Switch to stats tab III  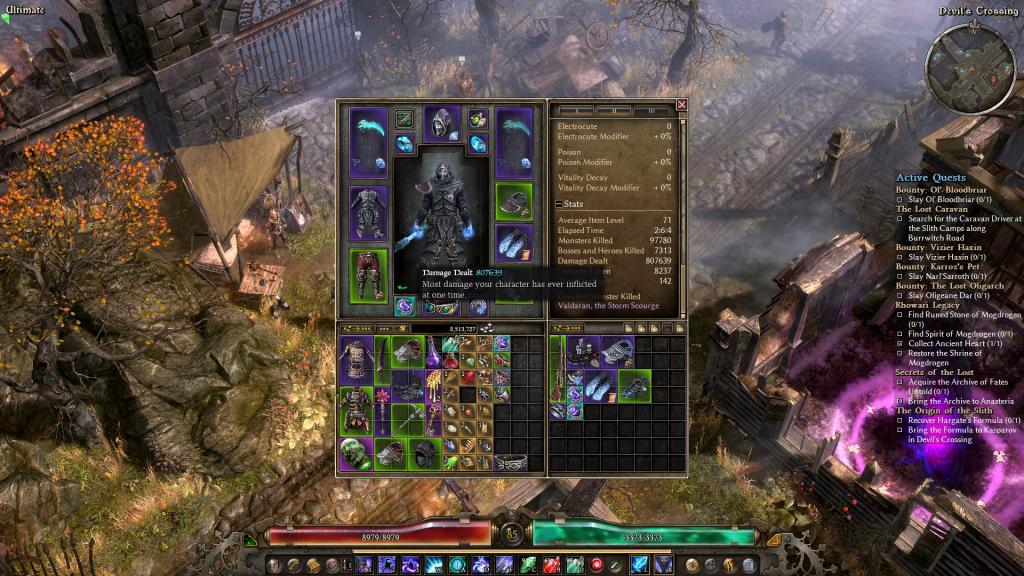(652, 110)
